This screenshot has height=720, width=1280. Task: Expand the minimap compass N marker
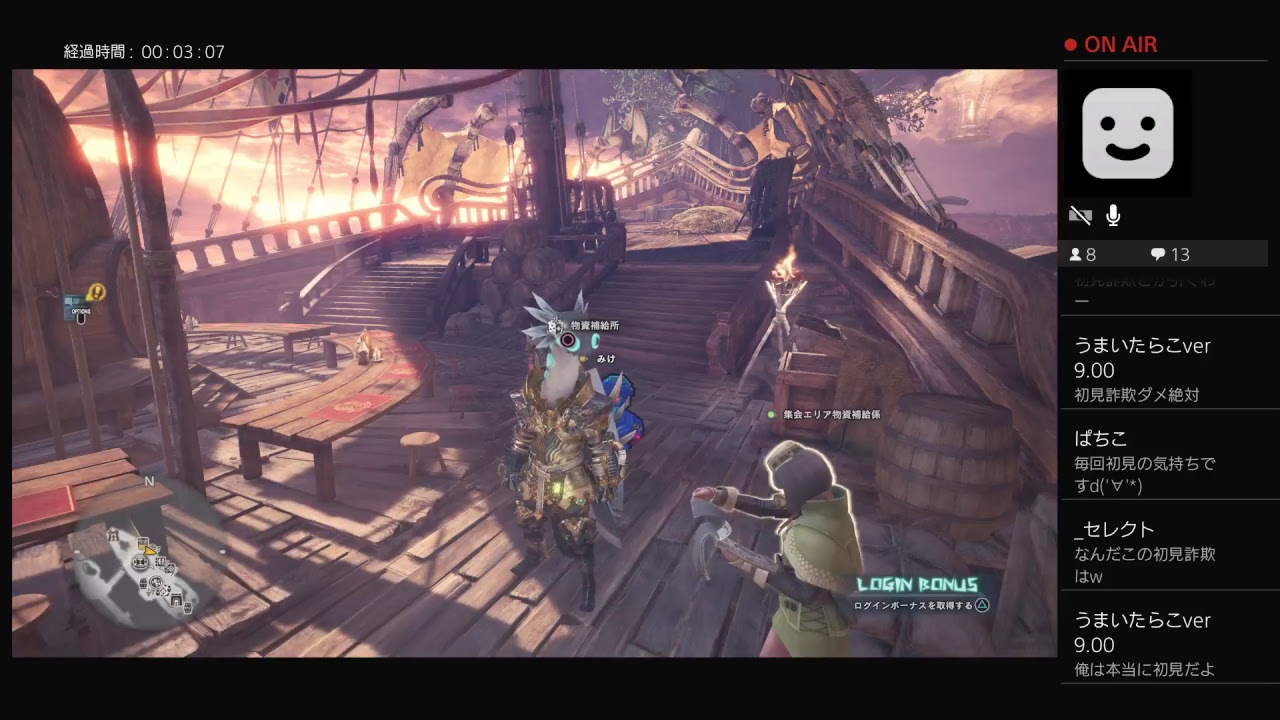point(149,481)
